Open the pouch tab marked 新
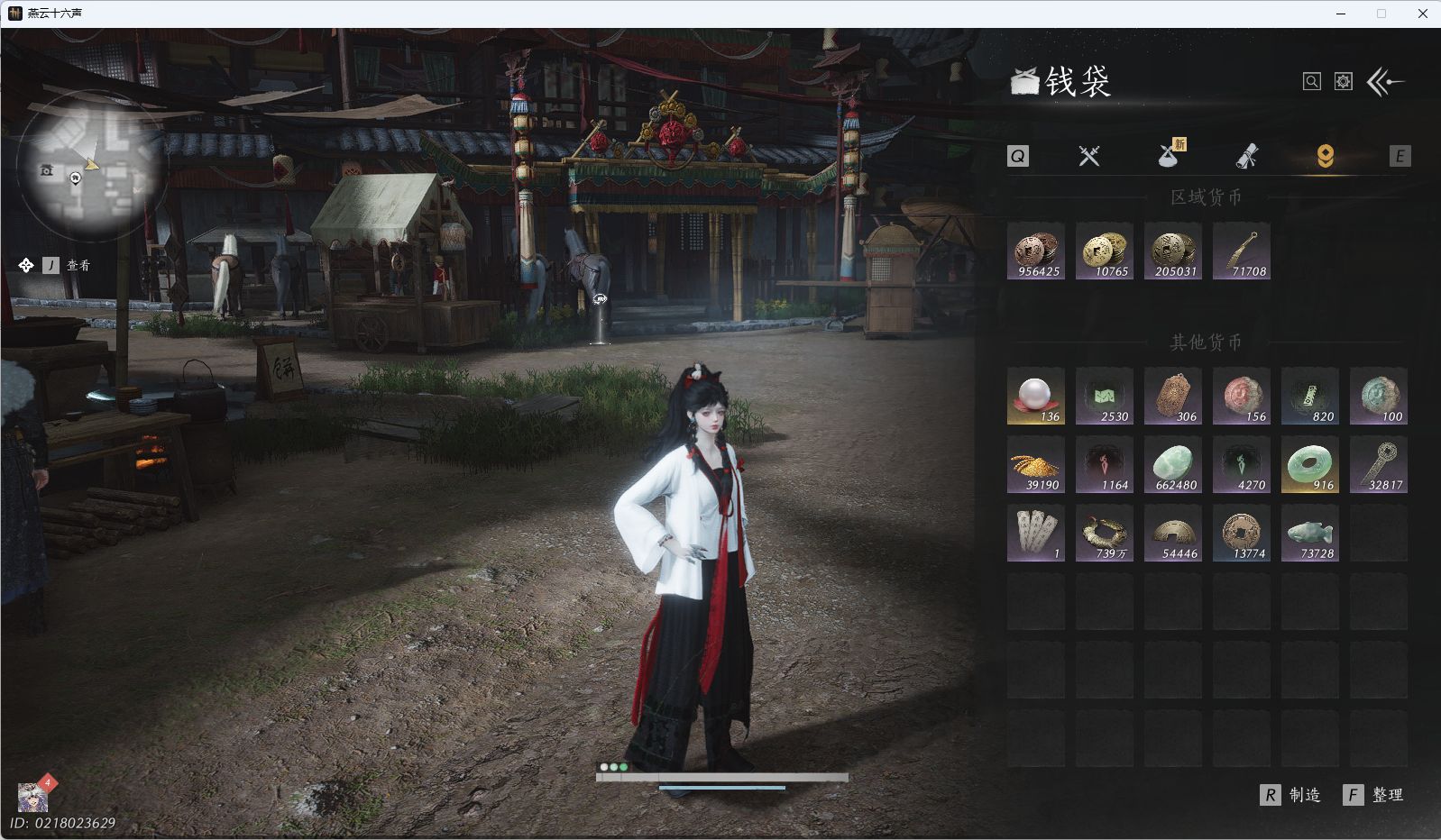The height and width of the screenshot is (840, 1441). click(x=1170, y=156)
